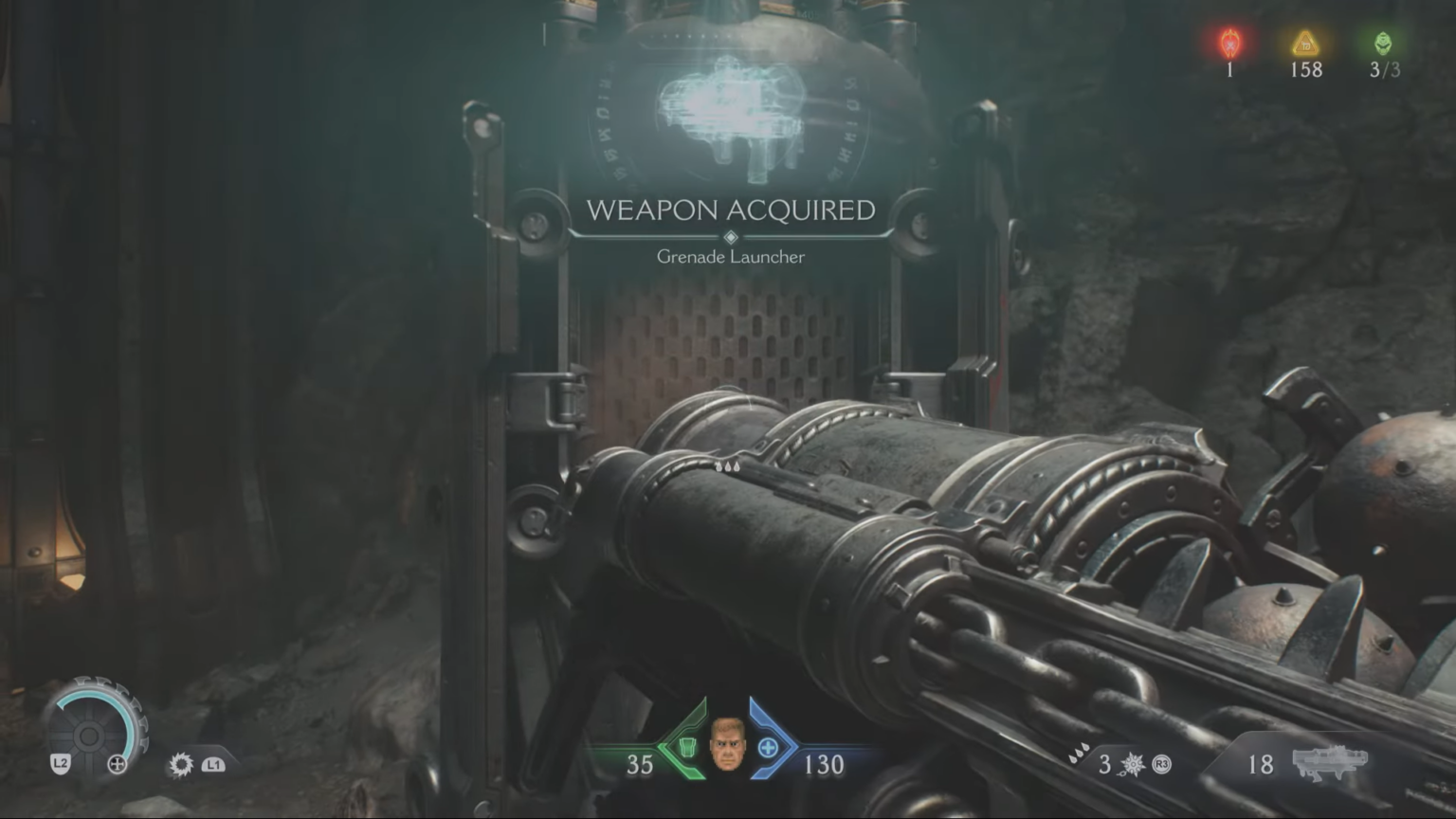Click the chainsaw fuel icon near L1
The width and height of the screenshot is (1456, 819).
(179, 764)
